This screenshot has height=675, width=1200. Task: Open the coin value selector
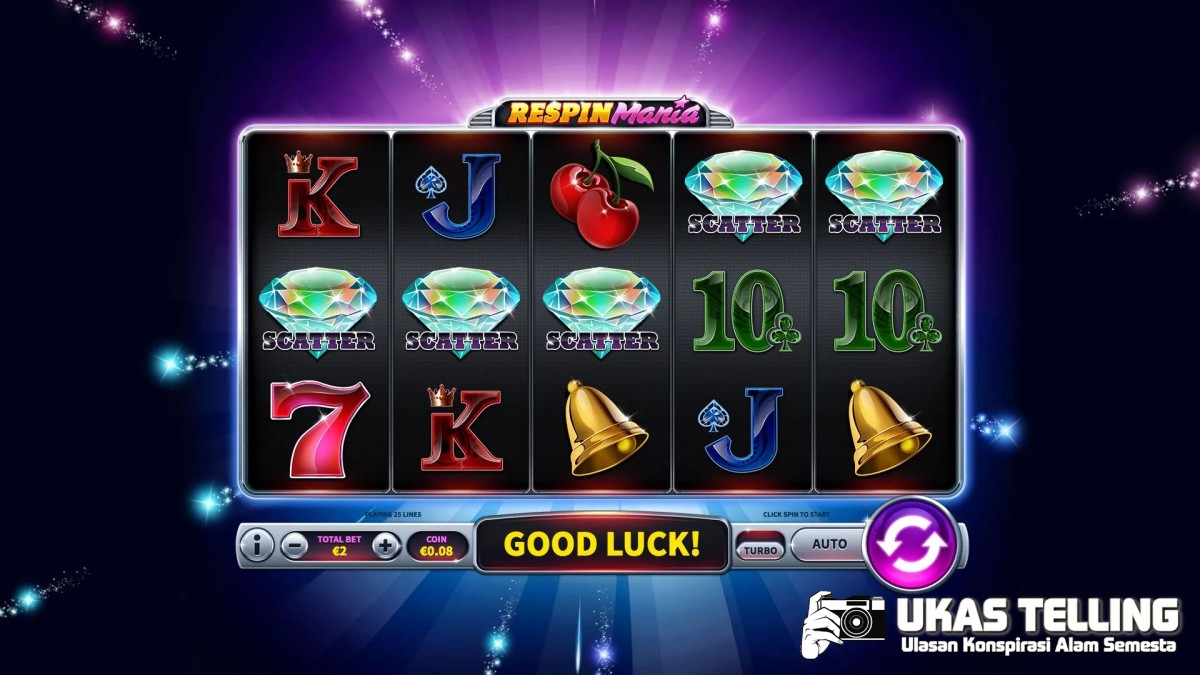pos(436,545)
